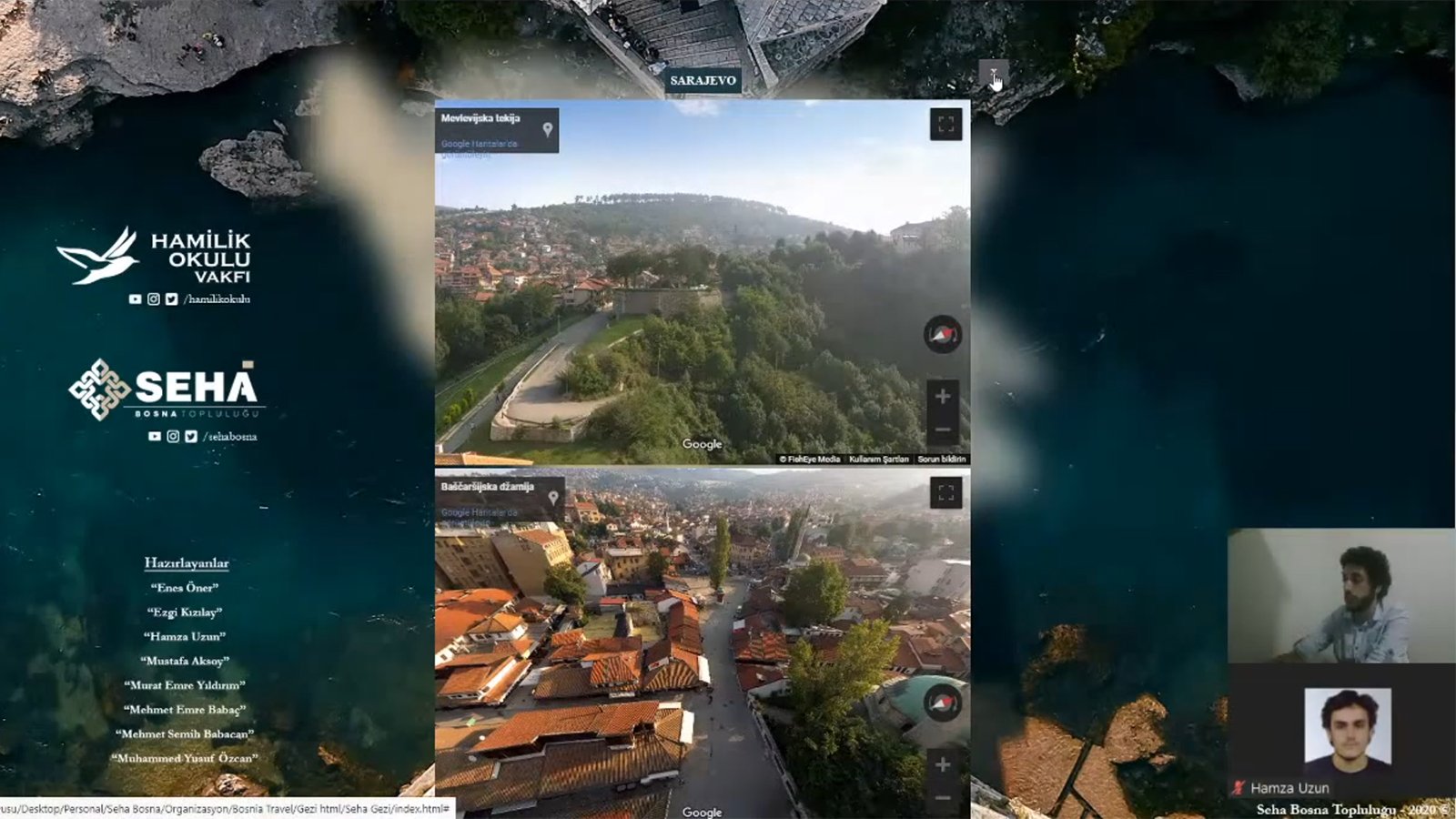
Task: Open Hamilik Okulu's Twitter icon
Action: point(172,298)
